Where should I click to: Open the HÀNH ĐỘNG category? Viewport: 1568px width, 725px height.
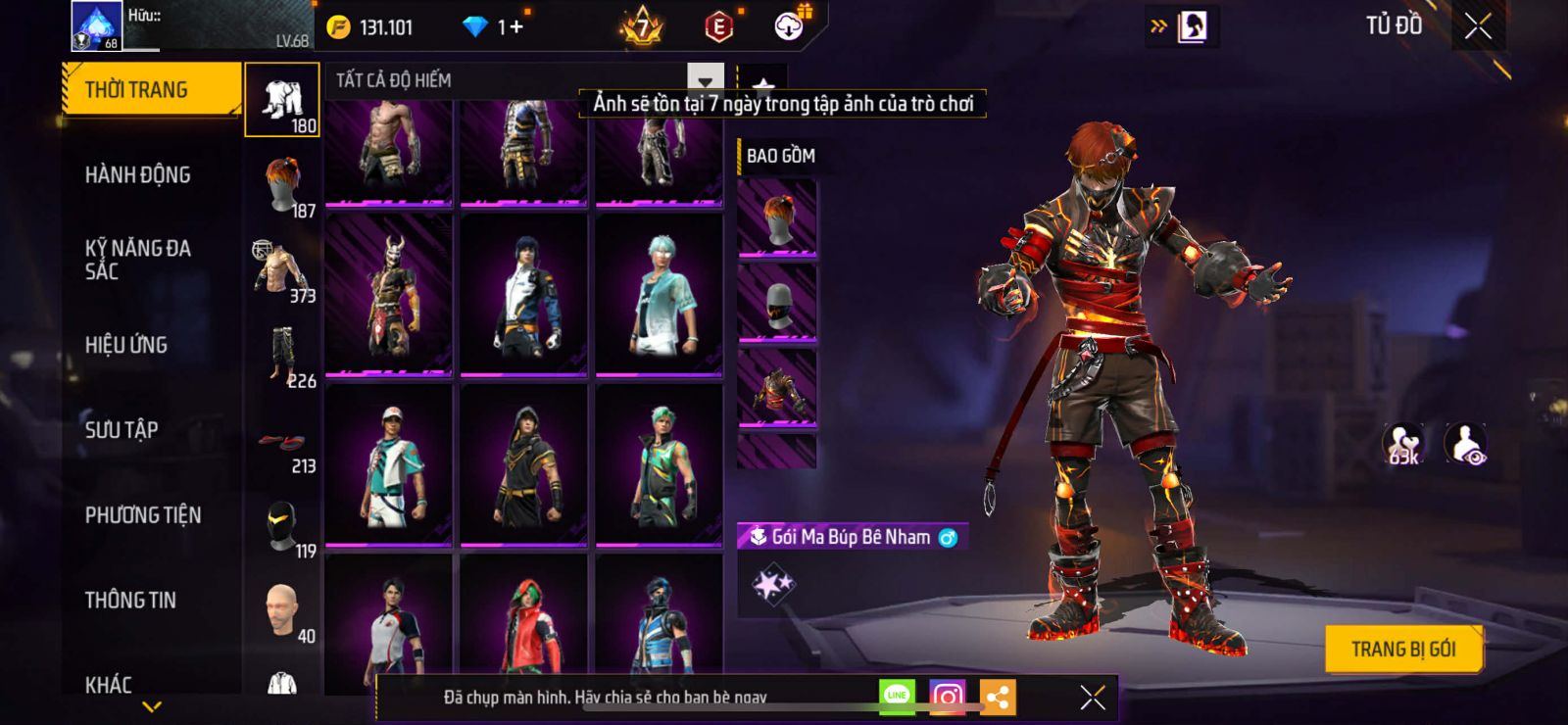coord(137,175)
